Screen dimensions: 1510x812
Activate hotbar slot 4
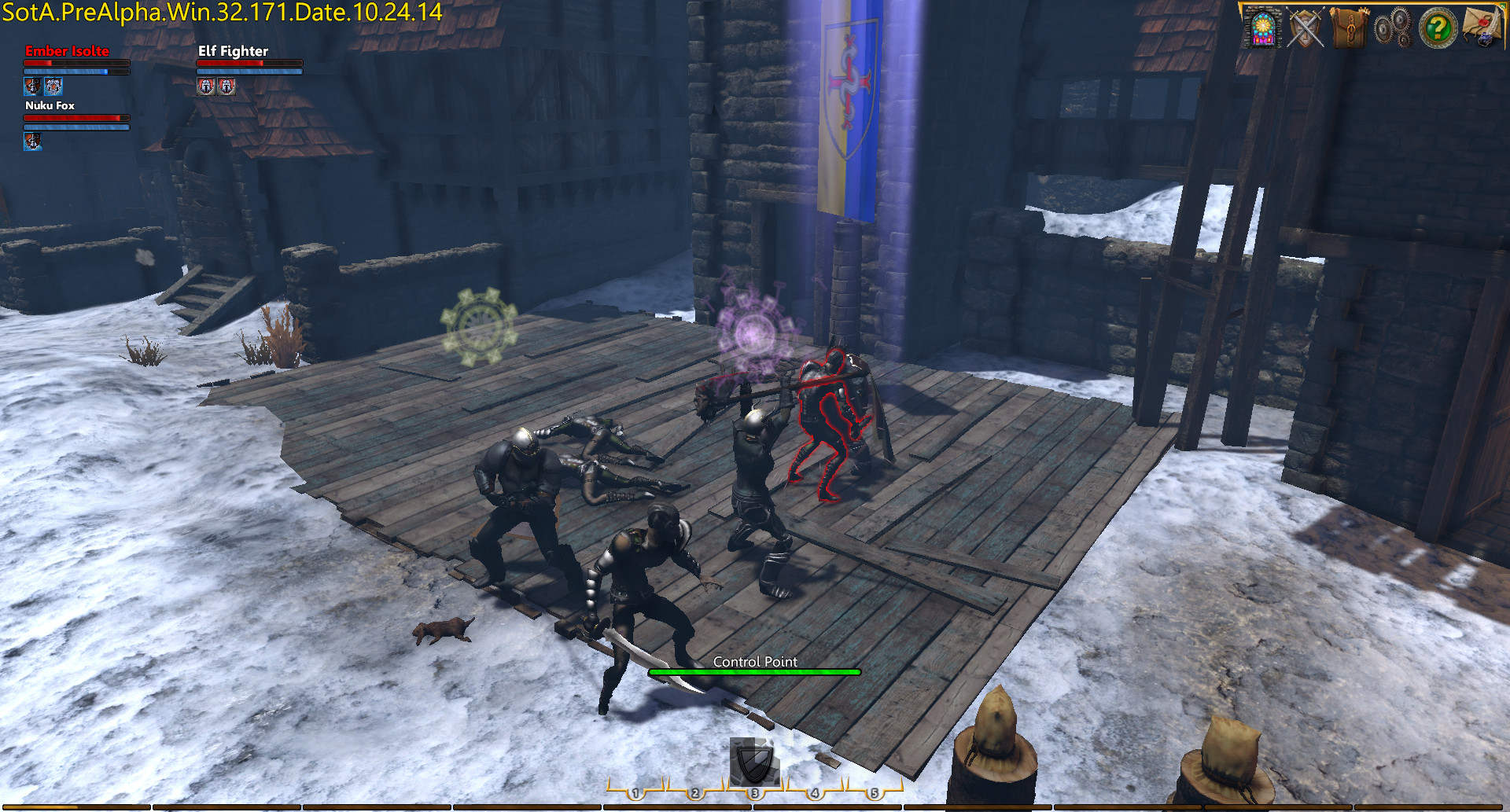[816, 794]
